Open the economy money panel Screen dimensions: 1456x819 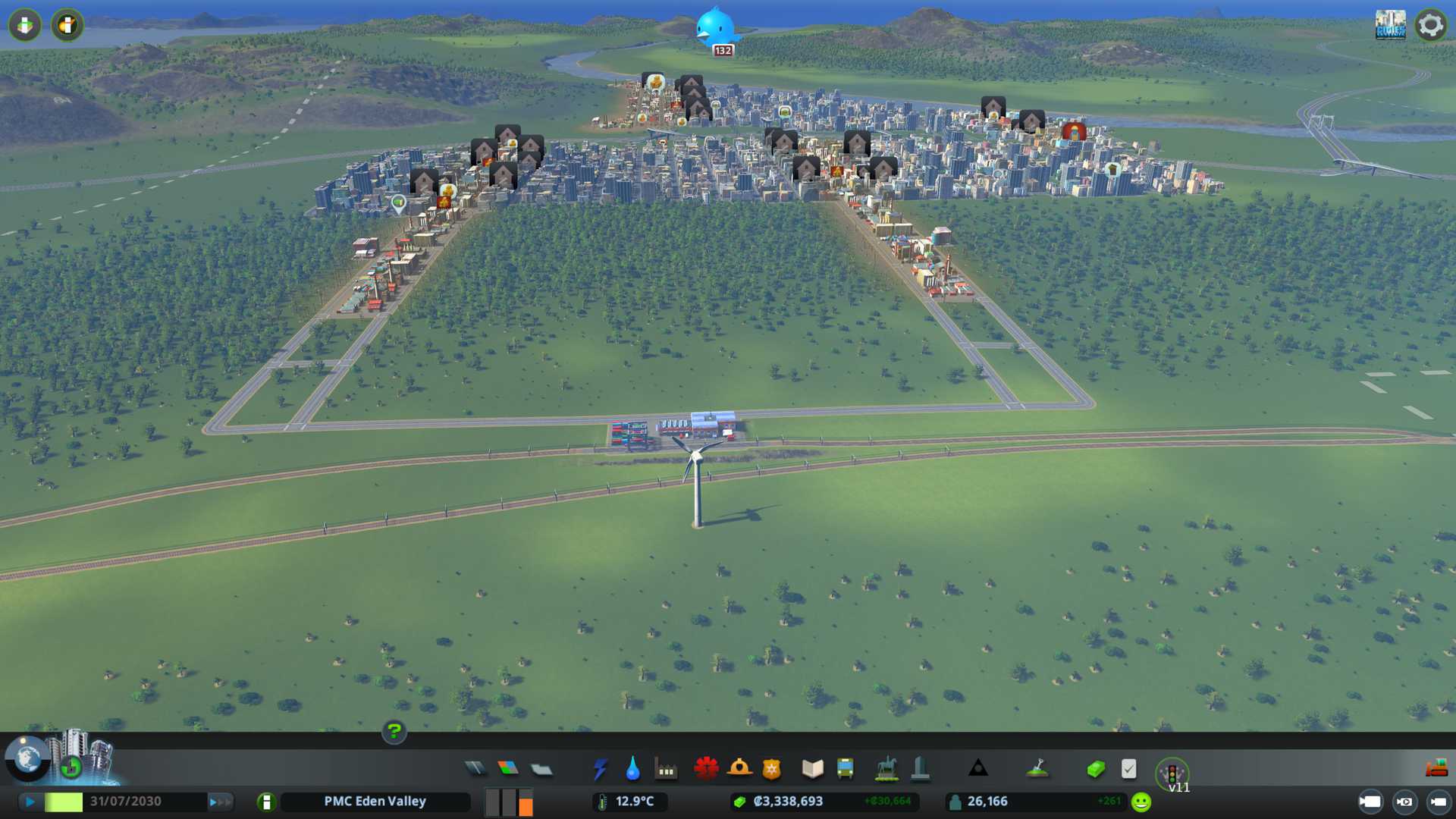pos(1096,769)
